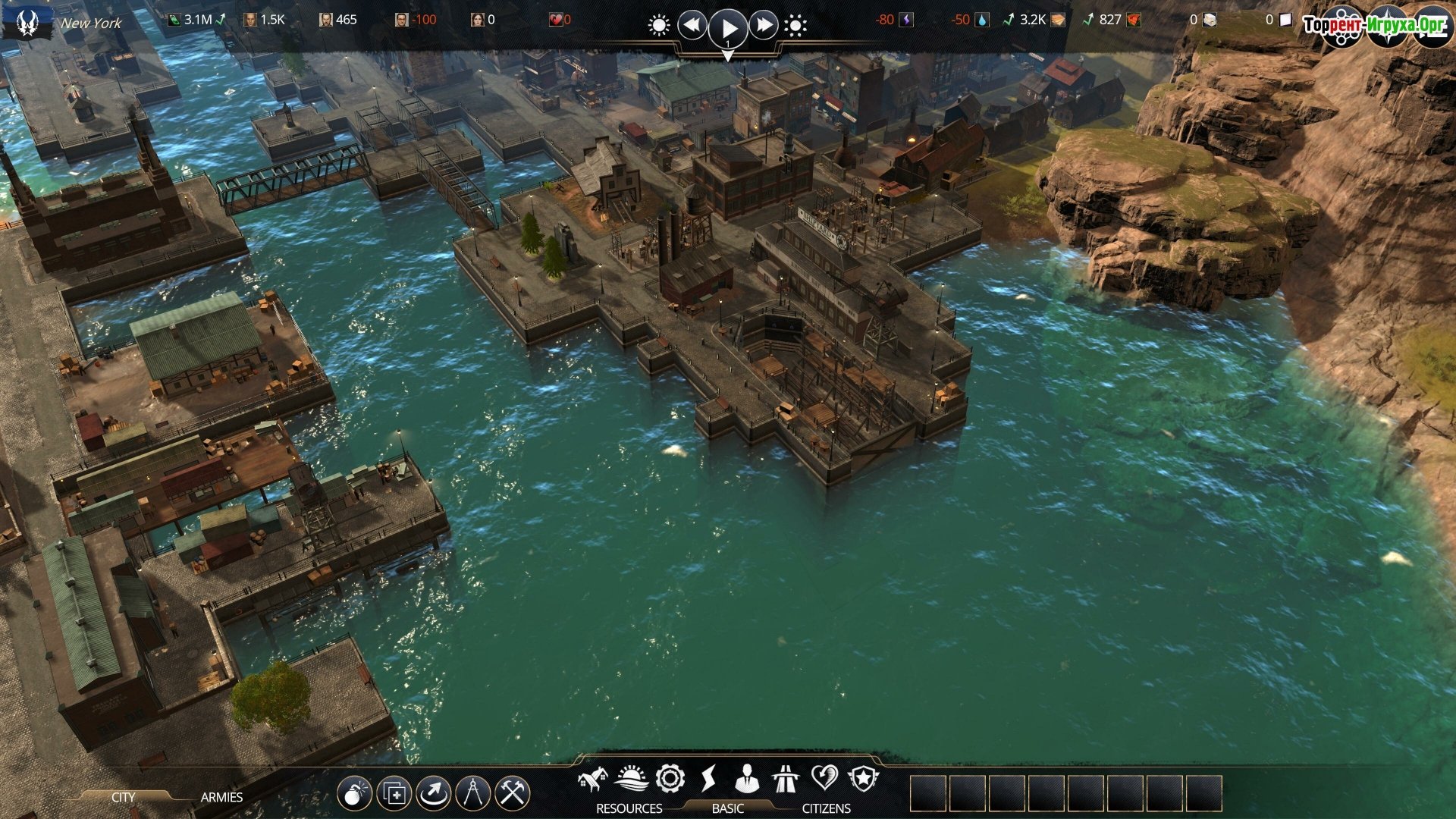
Task: Show the Citizens building category
Action: [x=826, y=808]
